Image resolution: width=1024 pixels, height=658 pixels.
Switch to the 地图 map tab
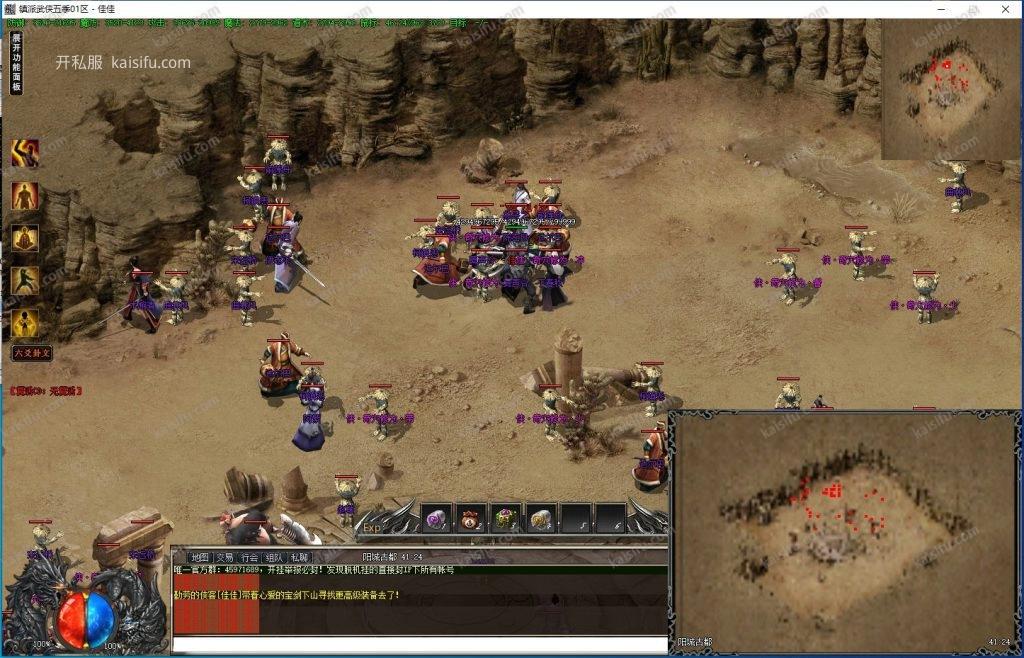[x=199, y=557]
